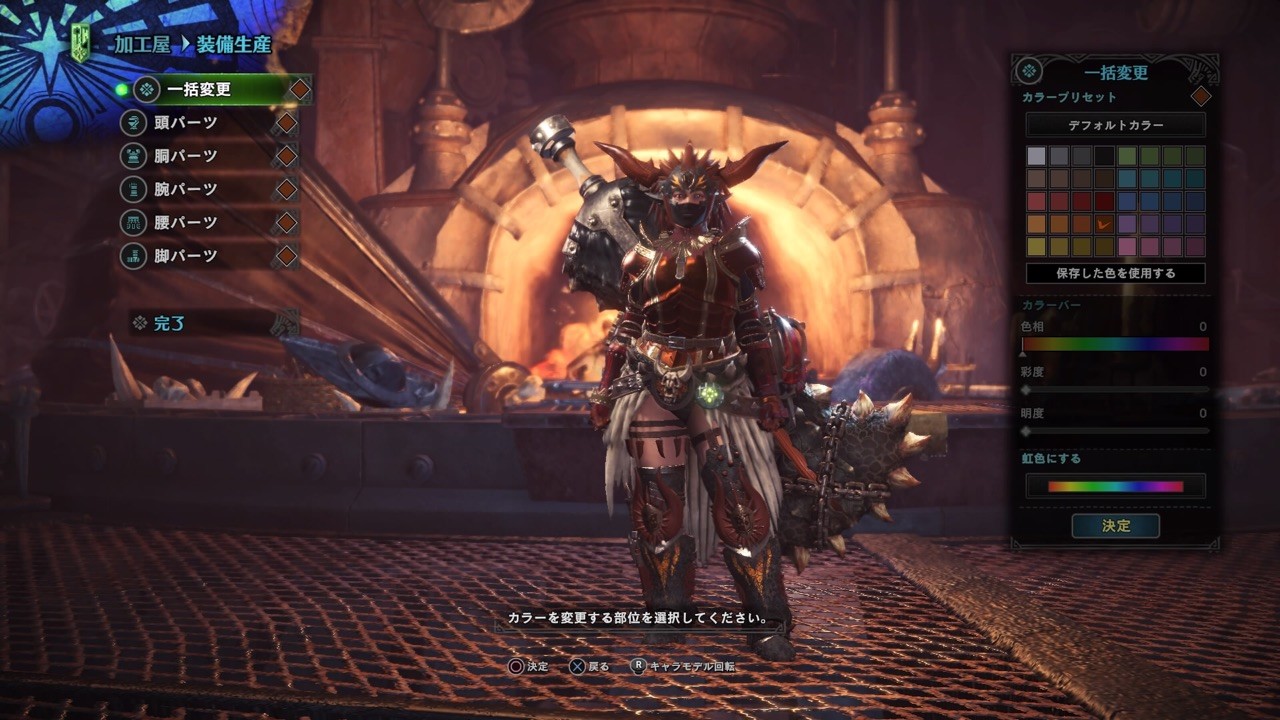Confirm with the 決定 button

[x=1115, y=526]
